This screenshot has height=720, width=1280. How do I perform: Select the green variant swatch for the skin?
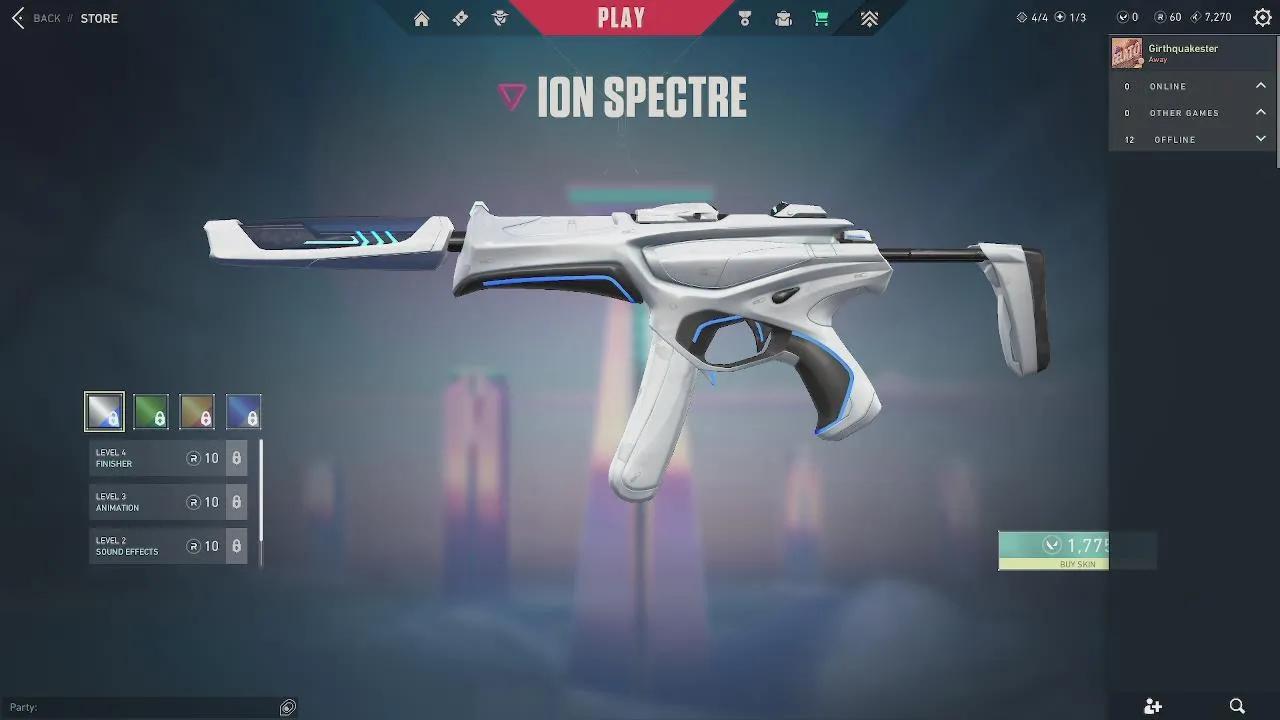(151, 411)
